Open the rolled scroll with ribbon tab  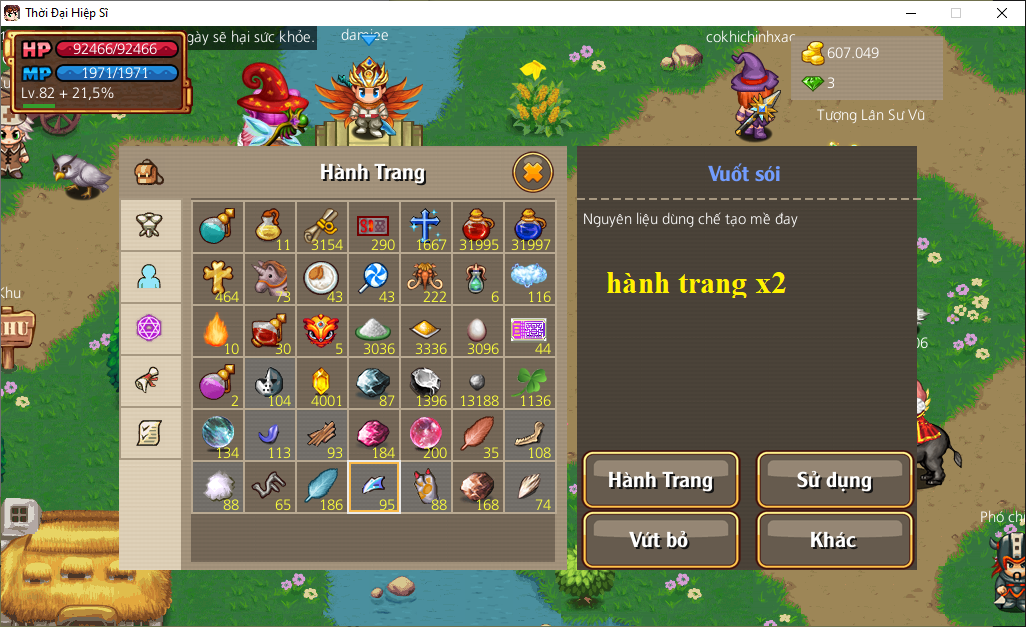[x=150, y=381]
